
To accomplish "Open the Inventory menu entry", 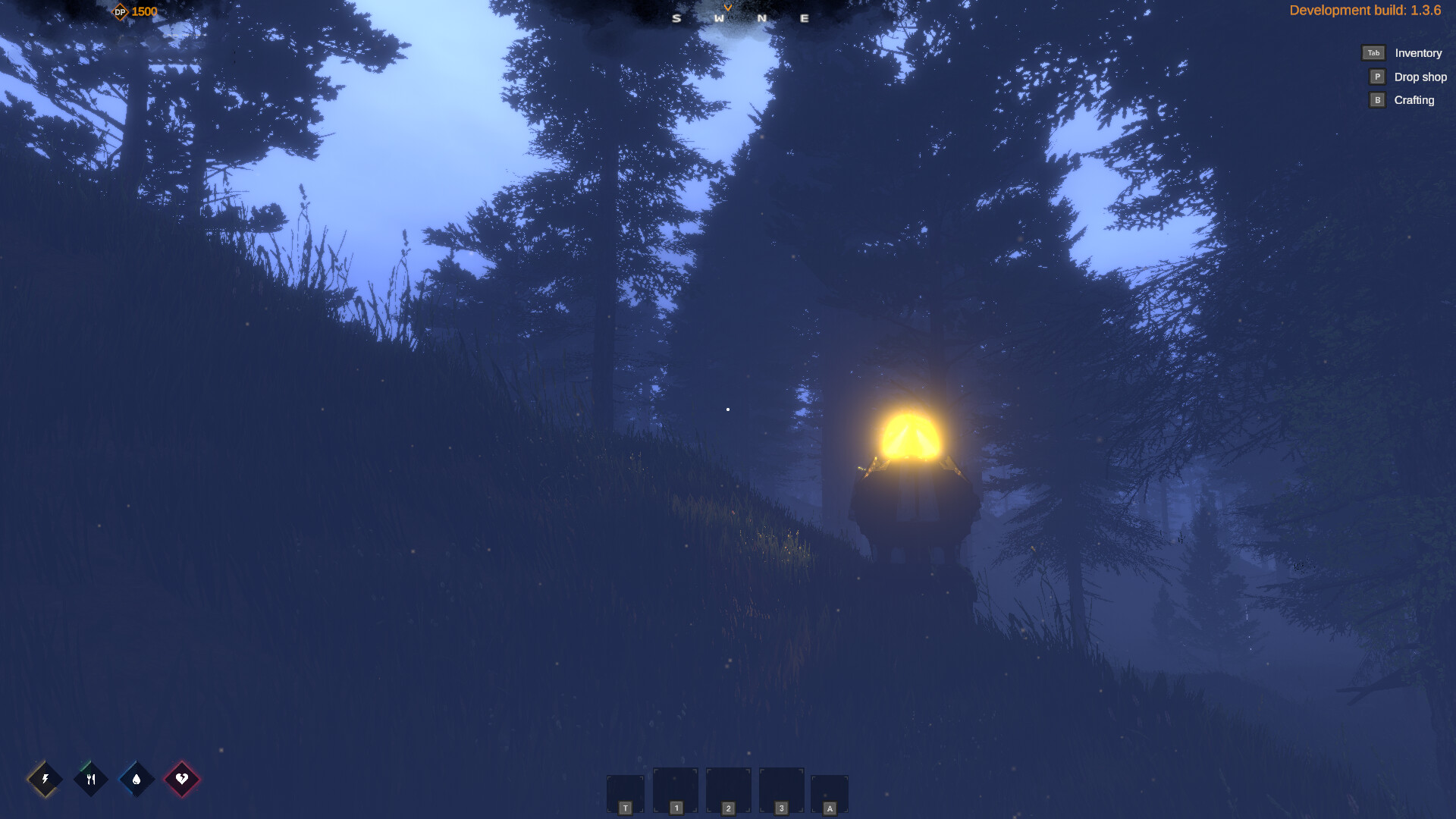I will (x=1418, y=53).
